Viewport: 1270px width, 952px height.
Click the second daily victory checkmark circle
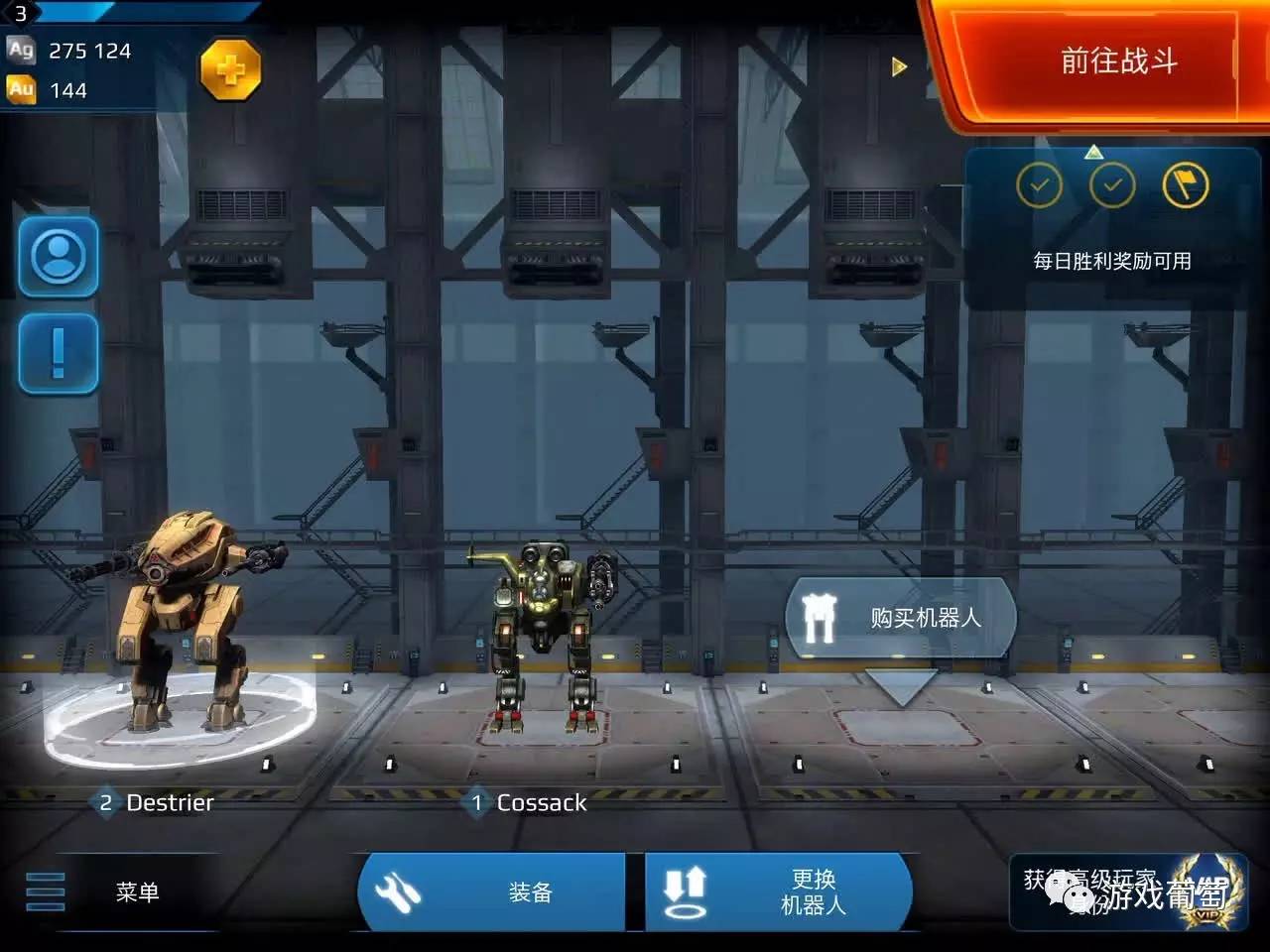[x=1114, y=186]
